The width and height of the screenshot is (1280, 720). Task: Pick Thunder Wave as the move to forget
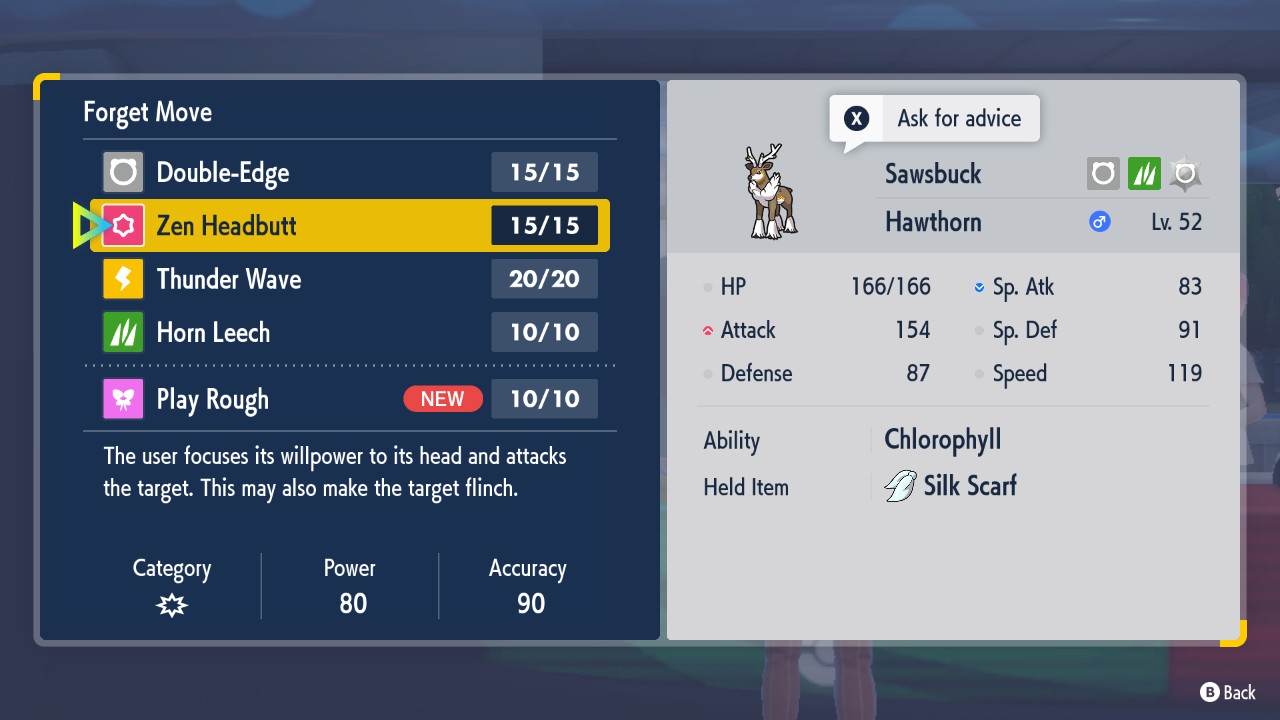pyautogui.click(x=350, y=279)
